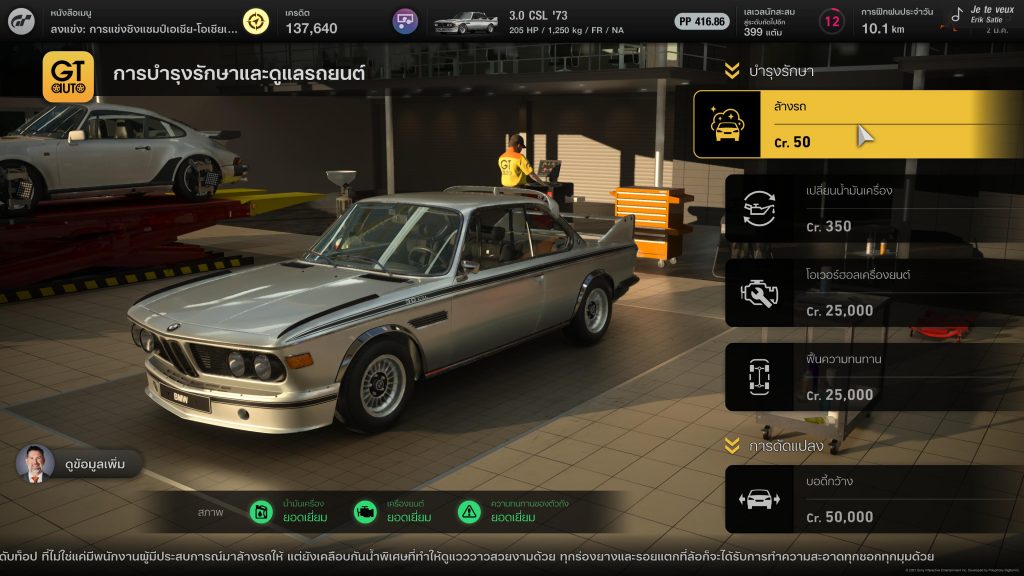
Task: Collapse the การดัดแปลง modification section header
Action: 769,443
